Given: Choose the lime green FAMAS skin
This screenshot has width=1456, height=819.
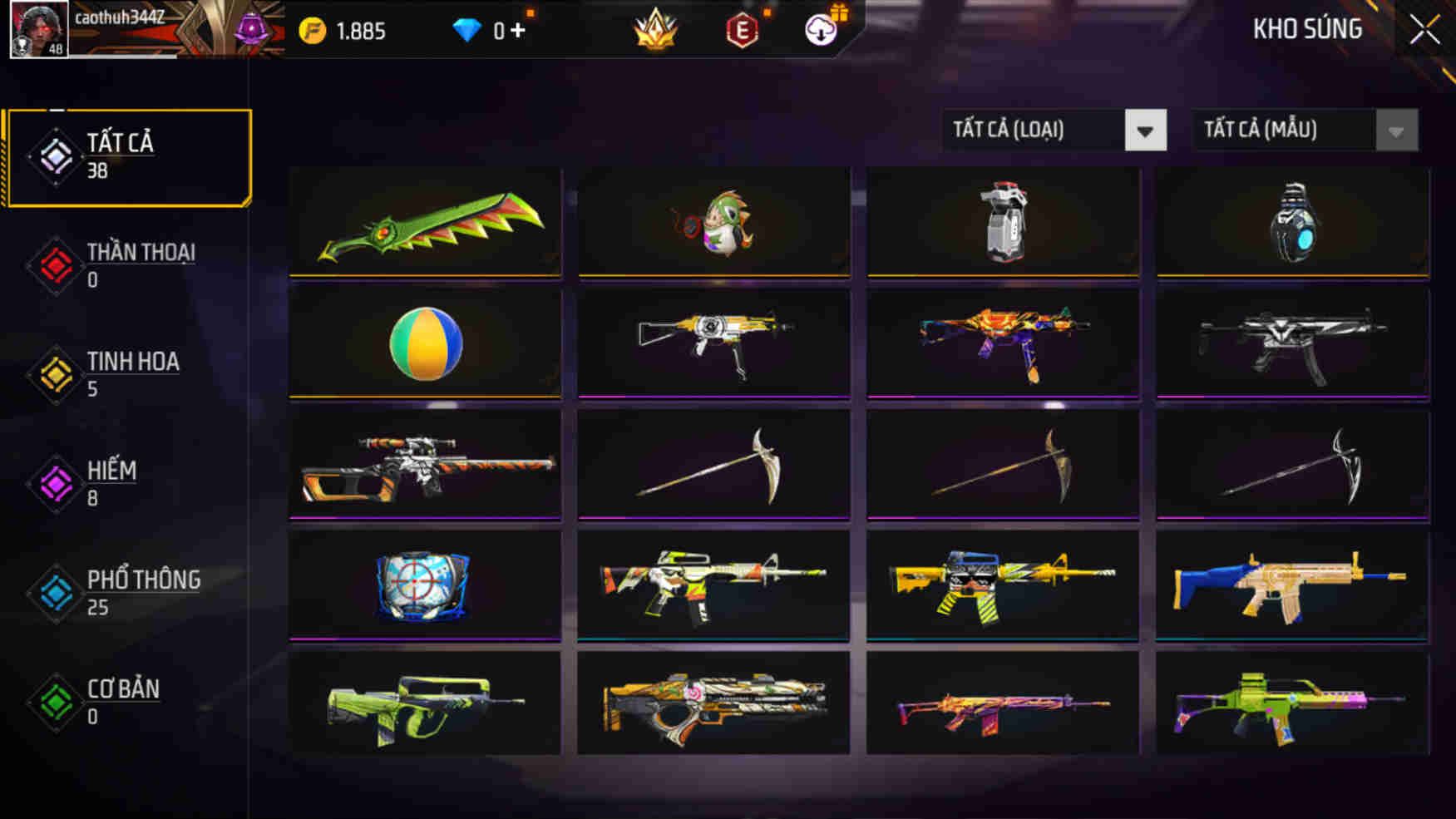Looking at the screenshot, I should [x=426, y=705].
